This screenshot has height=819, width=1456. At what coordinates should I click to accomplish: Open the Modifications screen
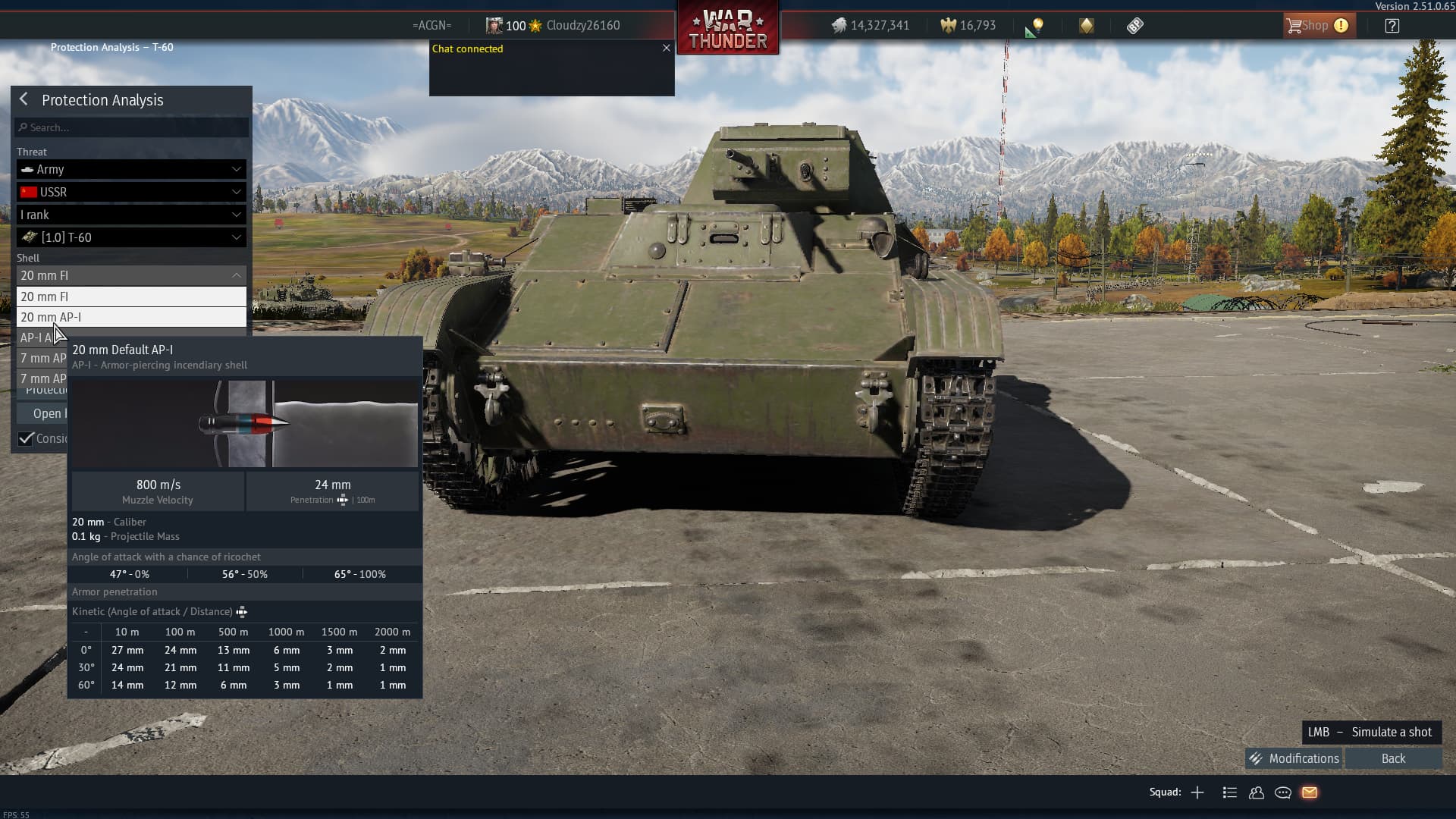pyautogui.click(x=1294, y=758)
